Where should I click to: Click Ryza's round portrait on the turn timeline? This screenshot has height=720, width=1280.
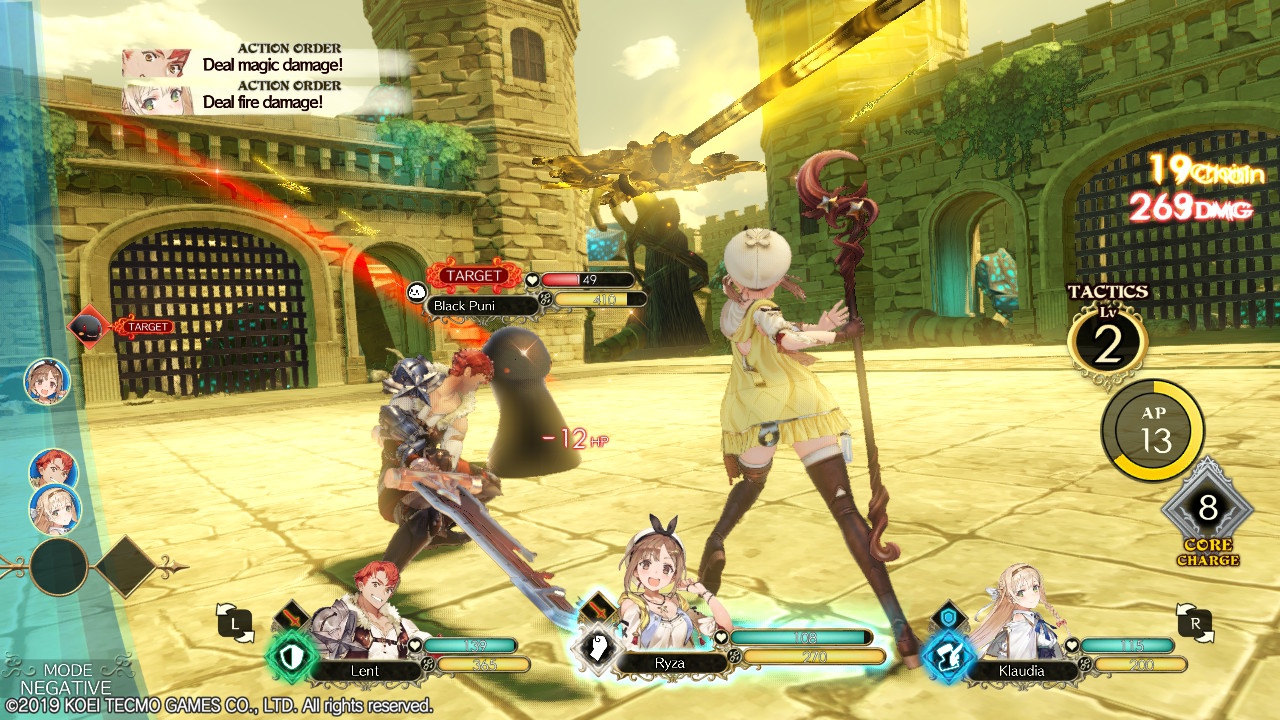coord(47,381)
